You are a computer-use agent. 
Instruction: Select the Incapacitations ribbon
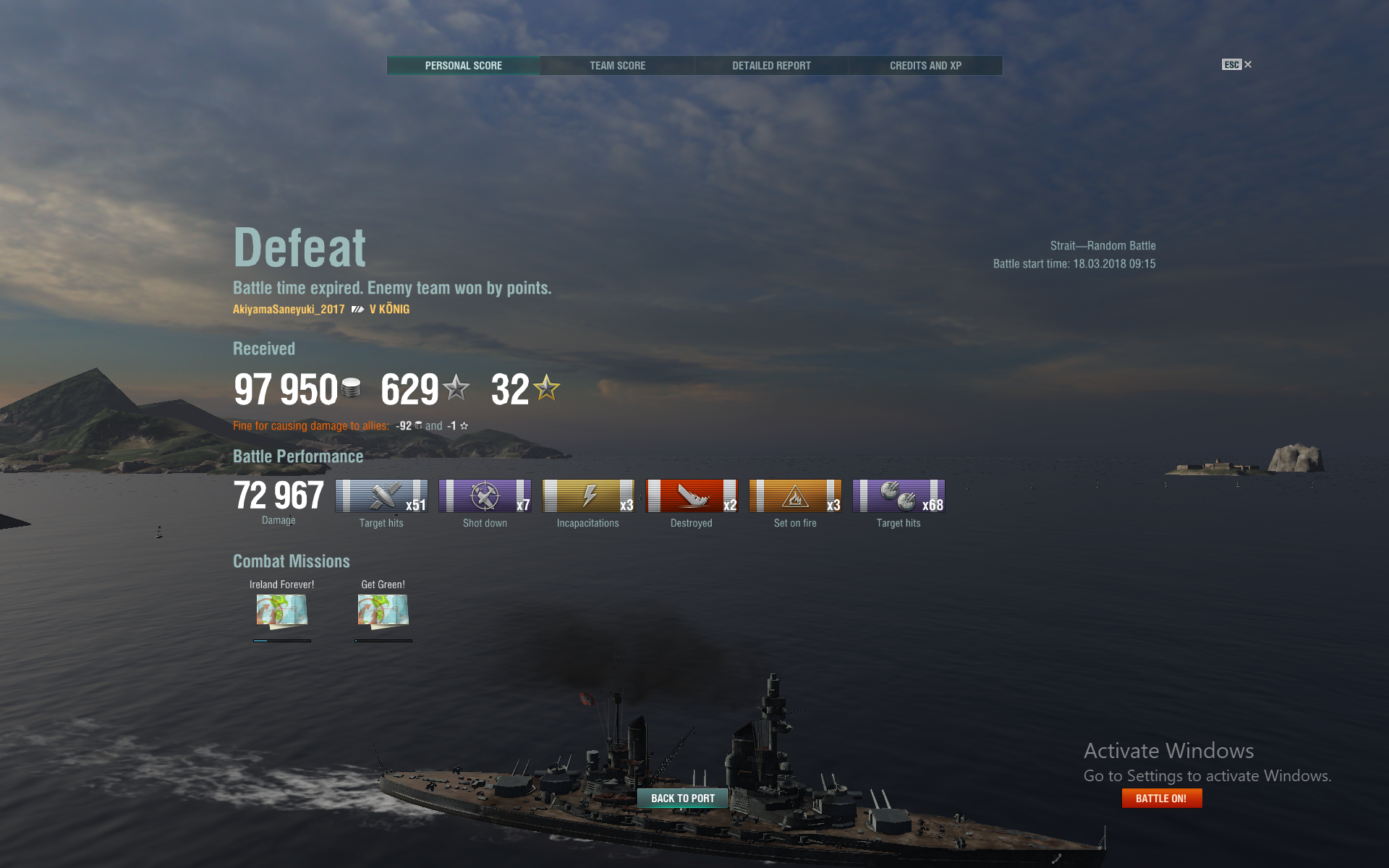[588, 496]
